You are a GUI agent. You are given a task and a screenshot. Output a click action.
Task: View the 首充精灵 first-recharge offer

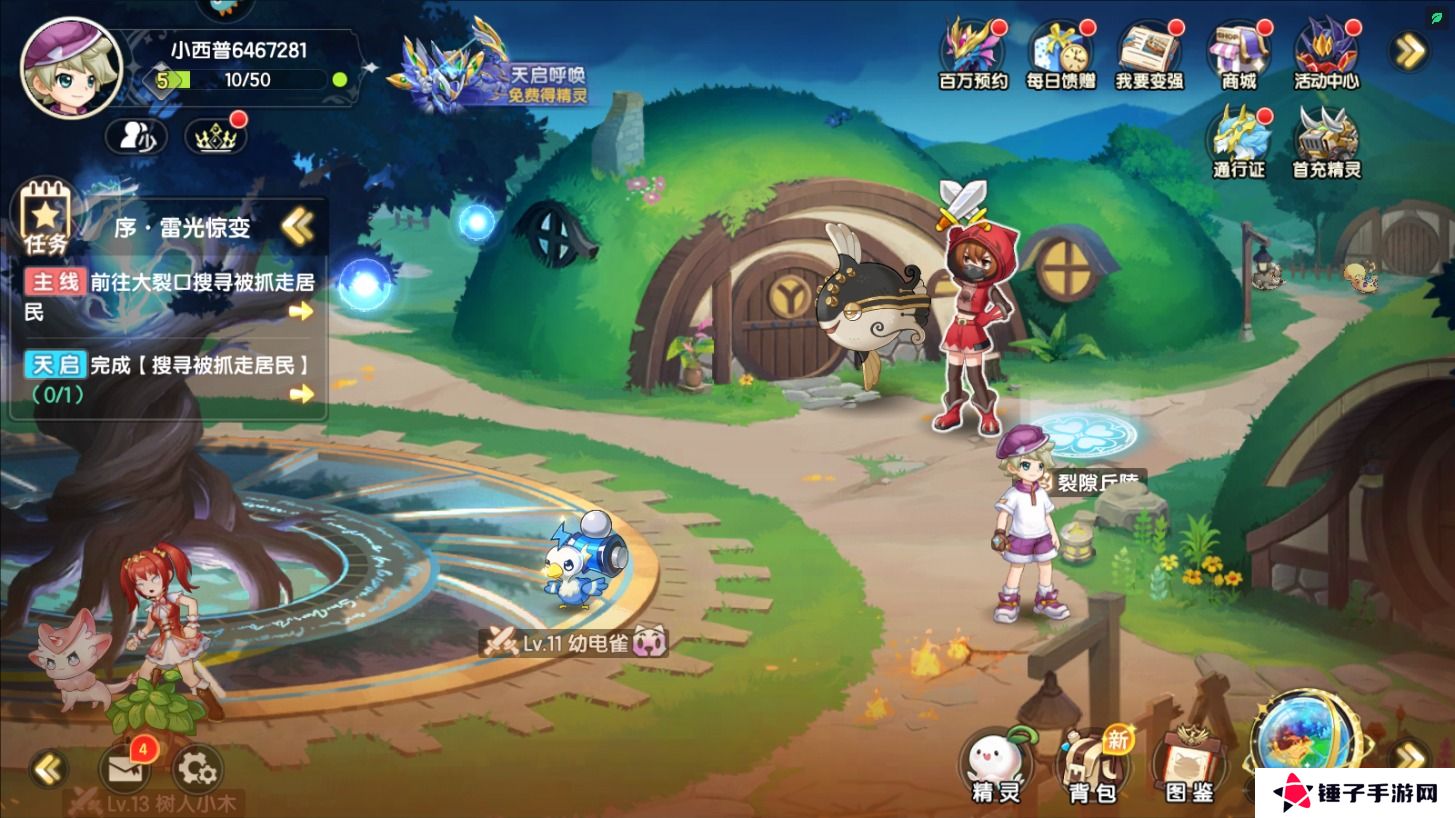[1327, 142]
